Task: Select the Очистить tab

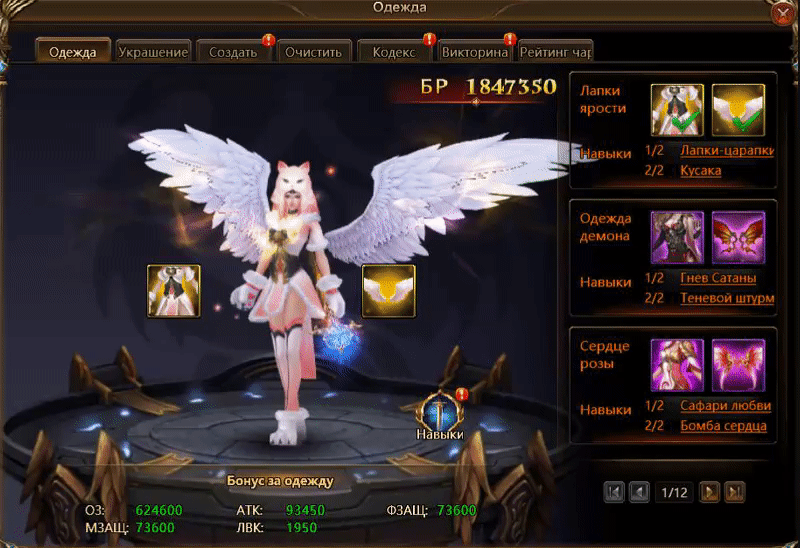Action: pos(313,52)
